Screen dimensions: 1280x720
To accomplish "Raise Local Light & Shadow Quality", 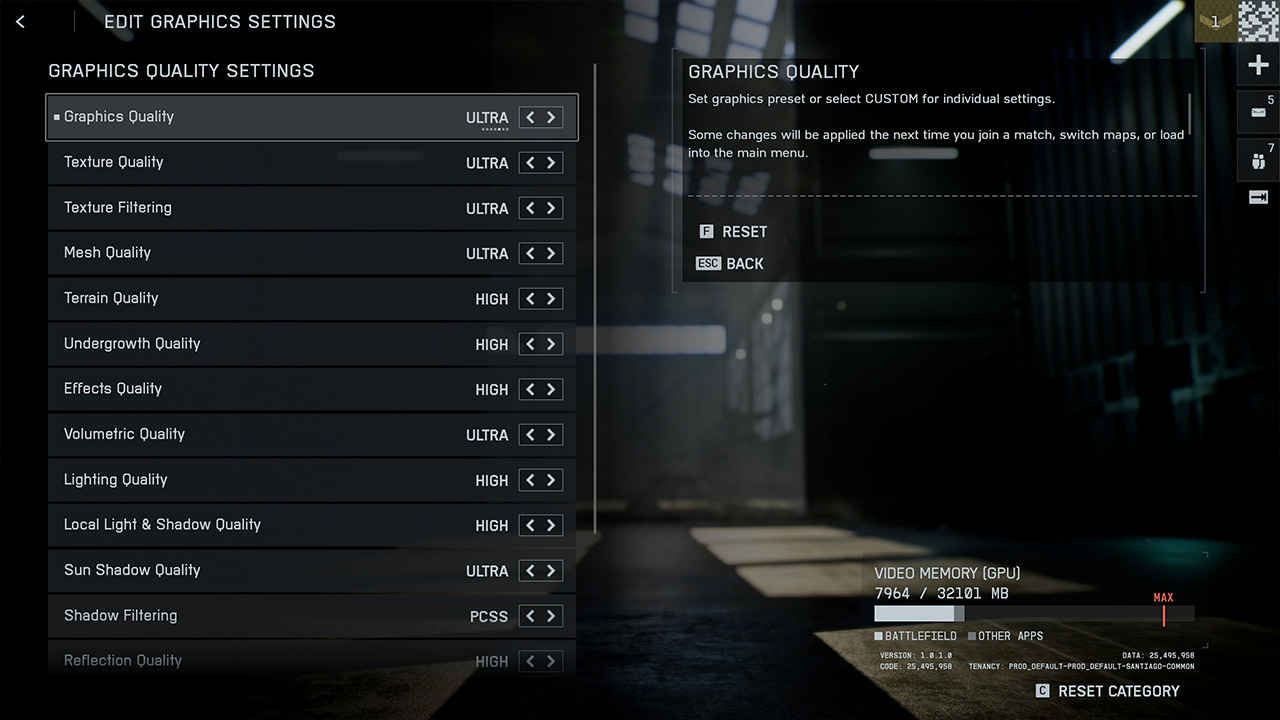I will tap(551, 525).
